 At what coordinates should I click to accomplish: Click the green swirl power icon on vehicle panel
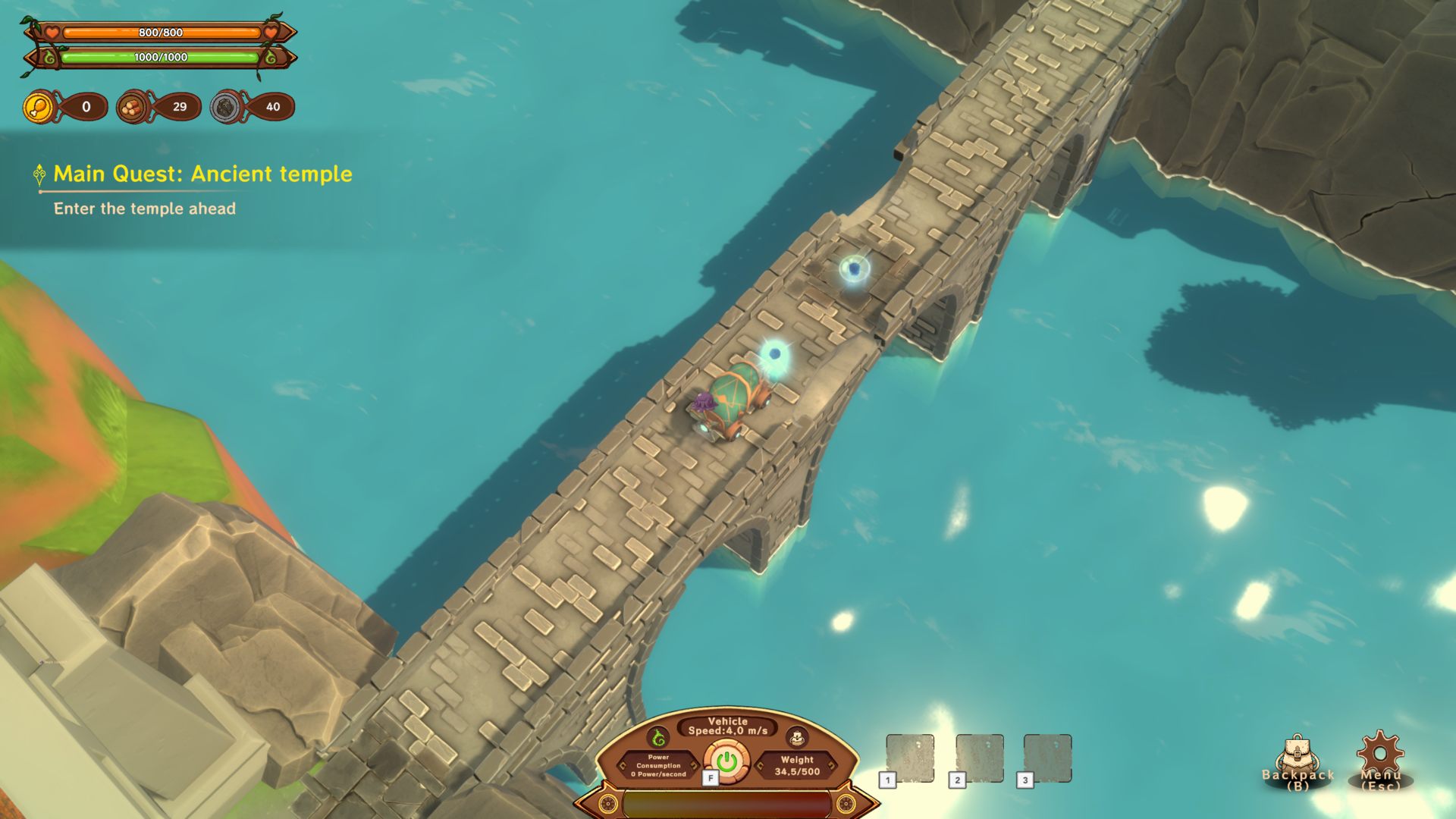tap(658, 737)
